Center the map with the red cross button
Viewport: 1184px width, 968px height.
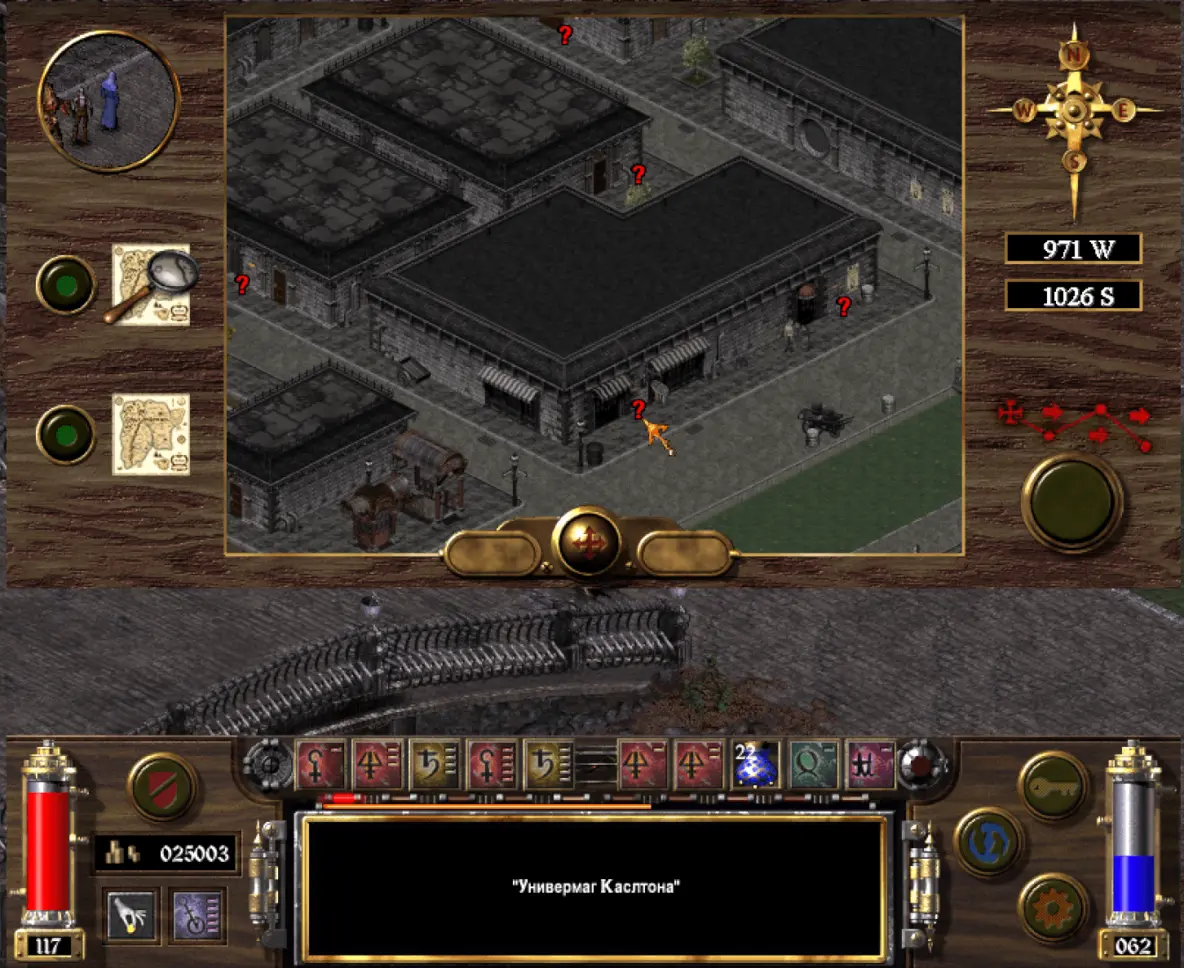click(587, 543)
